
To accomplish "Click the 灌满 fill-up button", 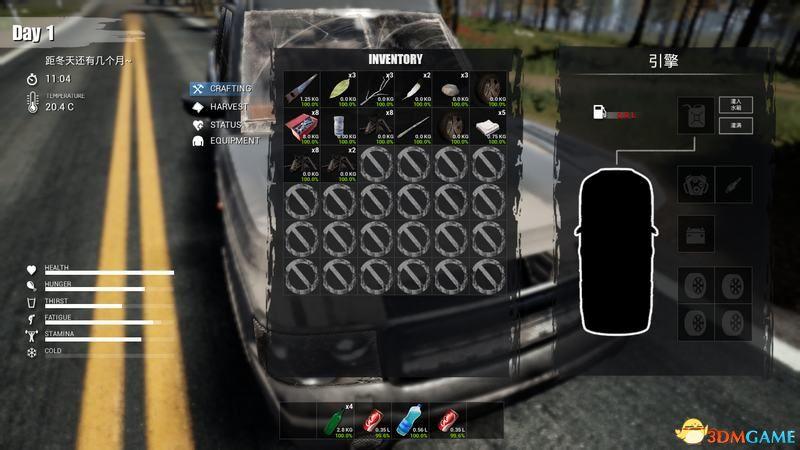I will [736, 125].
